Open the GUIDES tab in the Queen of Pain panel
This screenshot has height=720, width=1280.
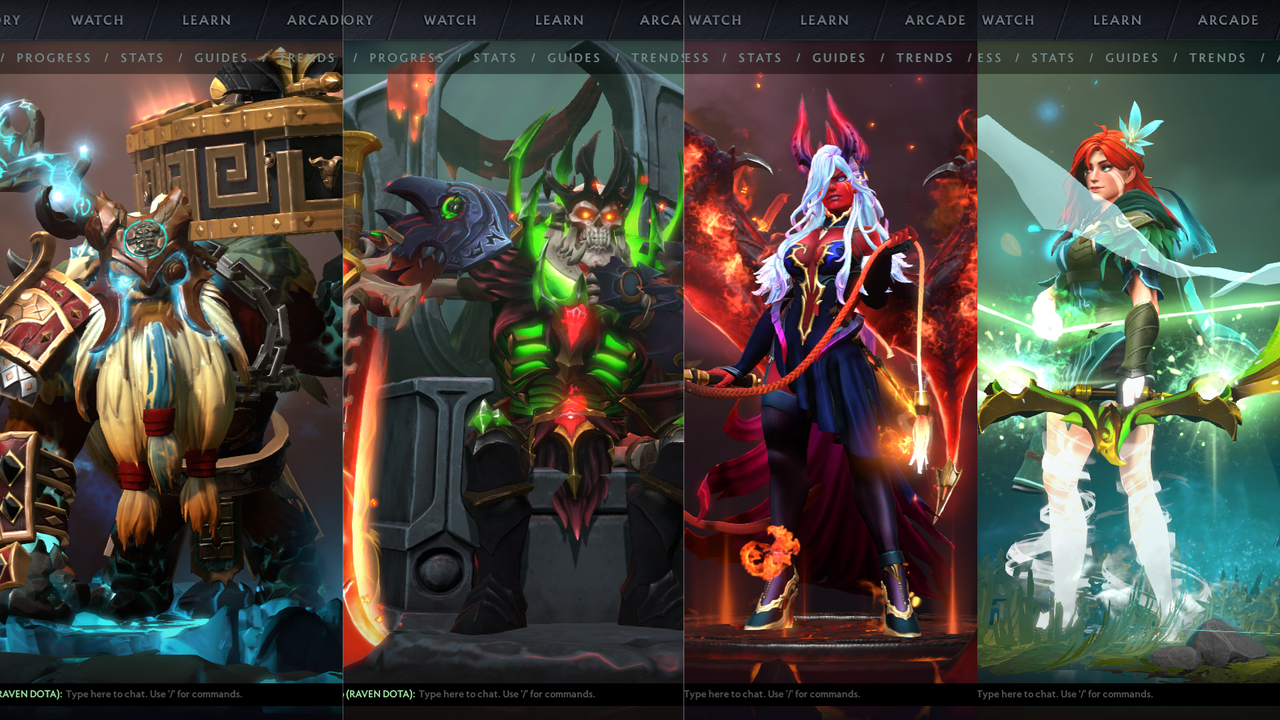click(x=839, y=58)
